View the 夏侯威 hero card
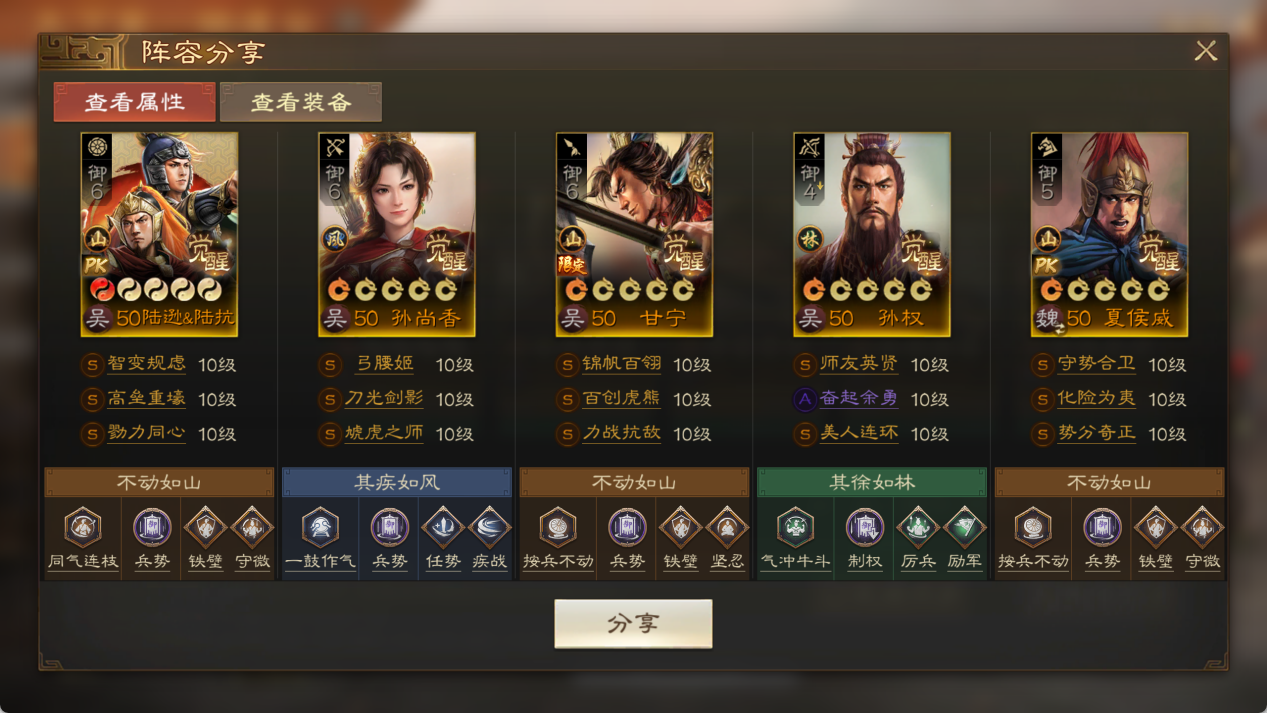The height and width of the screenshot is (713, 1267). click(1109, 235)
